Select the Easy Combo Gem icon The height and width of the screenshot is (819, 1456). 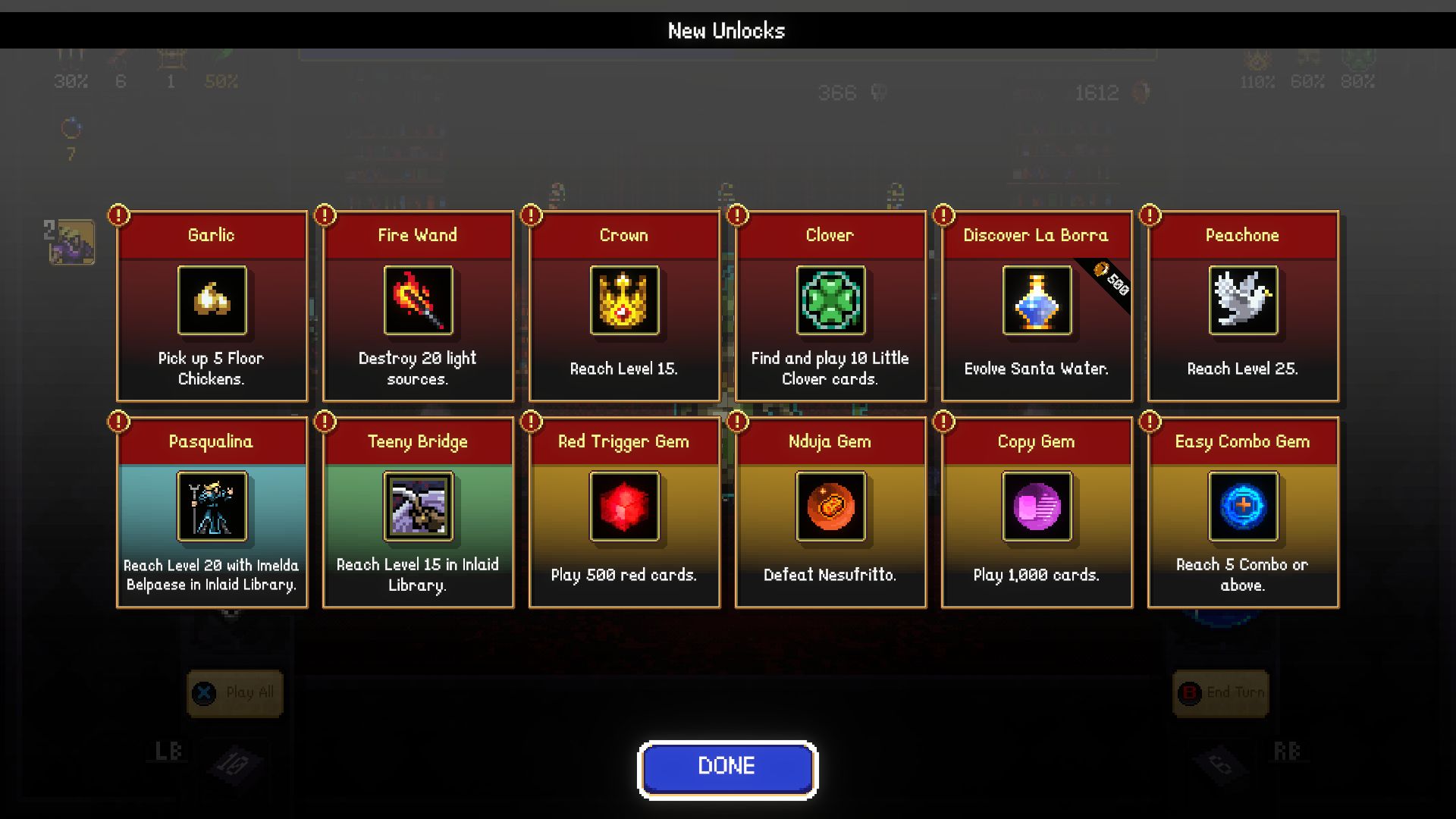pyautogui.click(x=1242, y=508)
